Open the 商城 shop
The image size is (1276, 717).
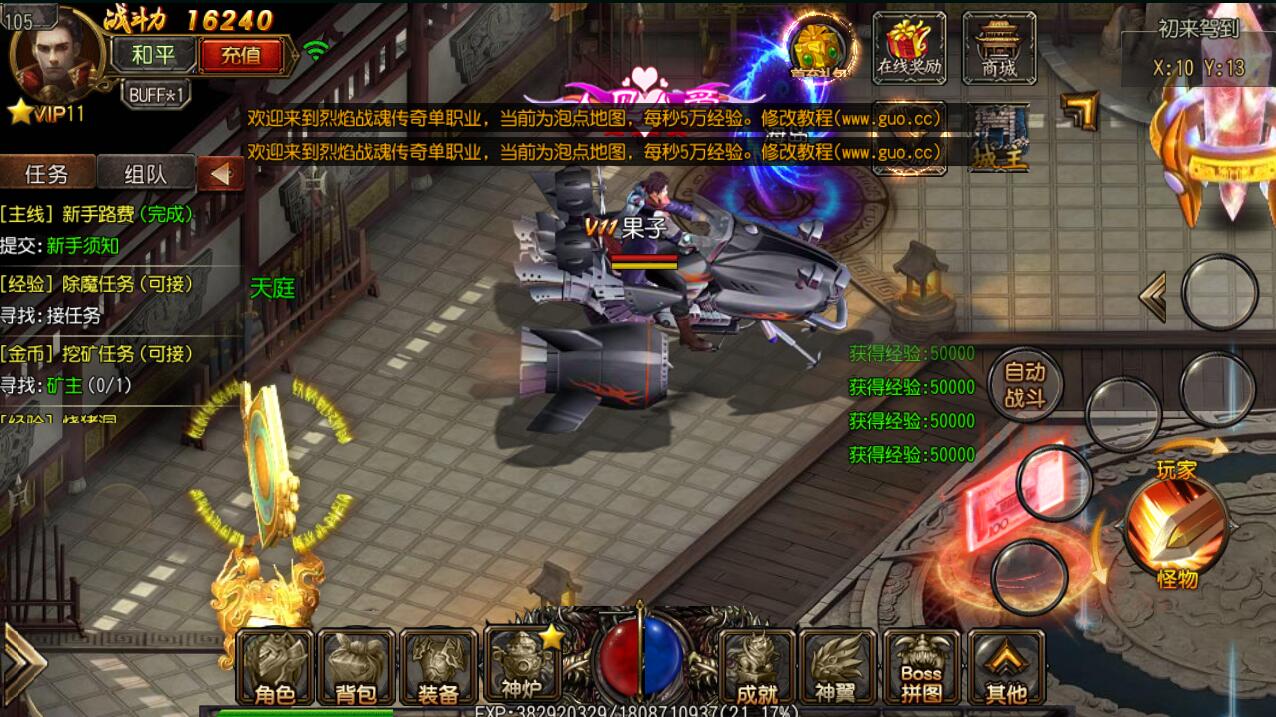997,45
